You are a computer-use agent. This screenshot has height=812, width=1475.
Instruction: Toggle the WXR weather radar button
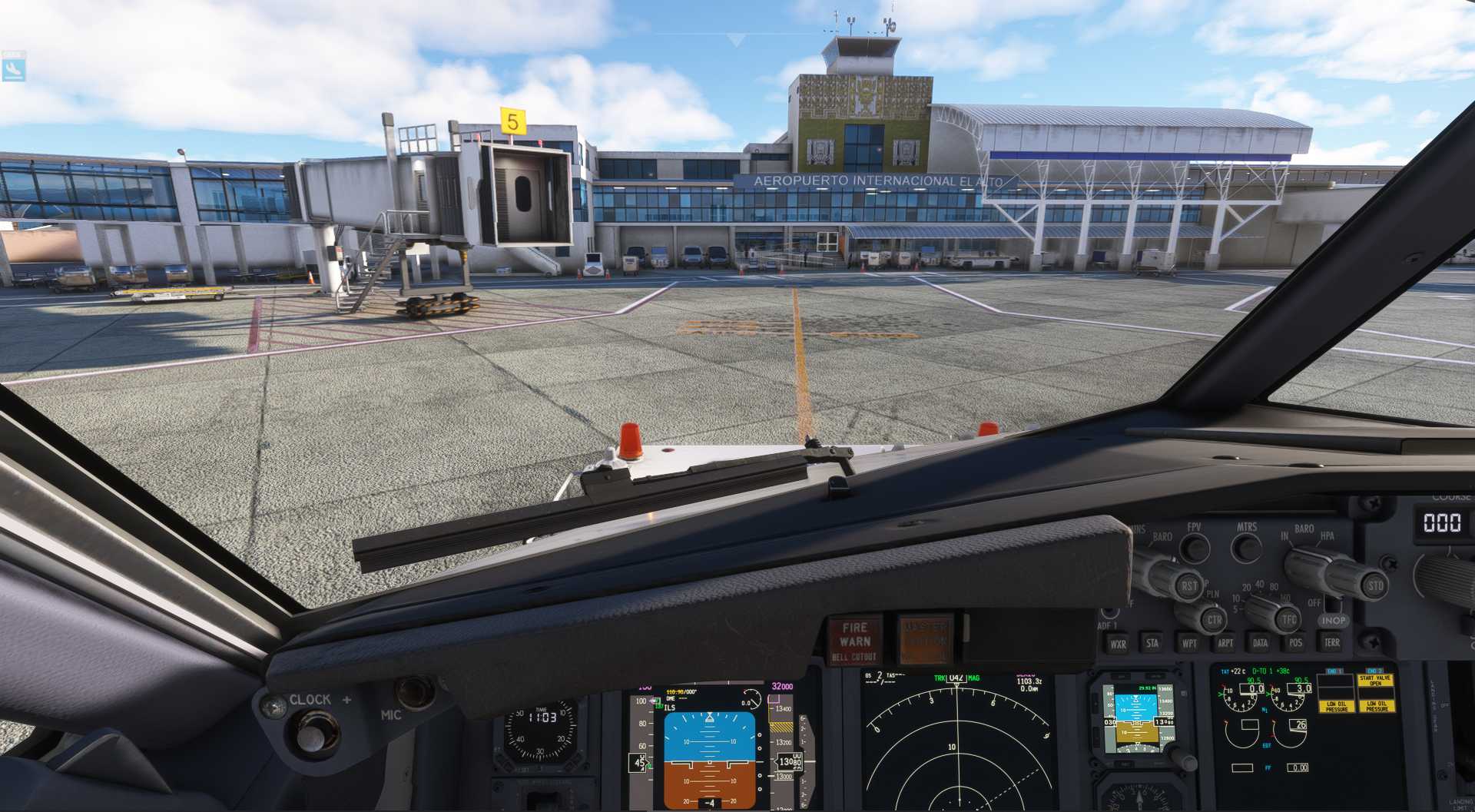click(1118, 644)
